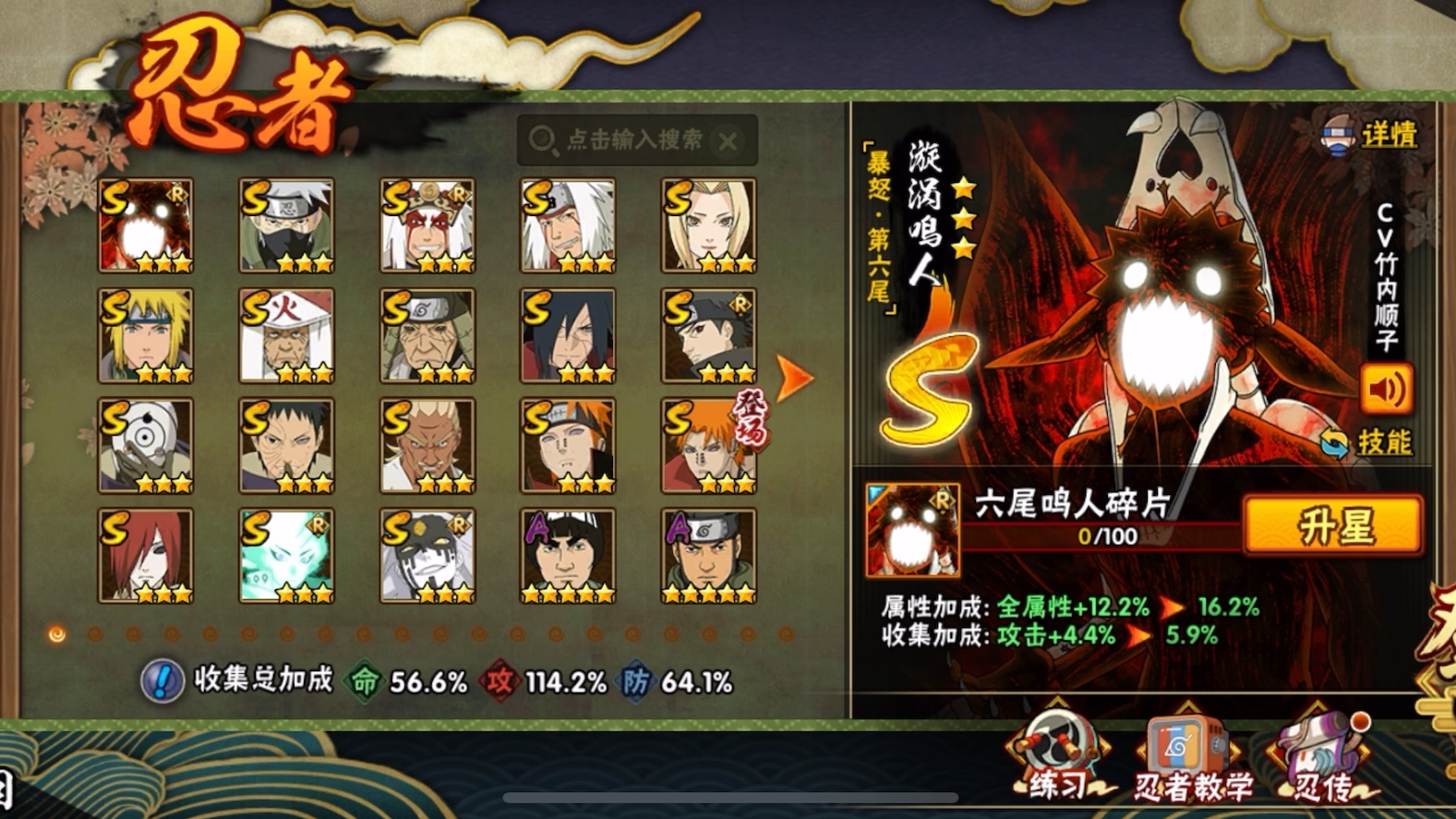Select the white spiral-masked Obito portrait
The height and width of the screenshot is (819, 1456).
point(146,445)
